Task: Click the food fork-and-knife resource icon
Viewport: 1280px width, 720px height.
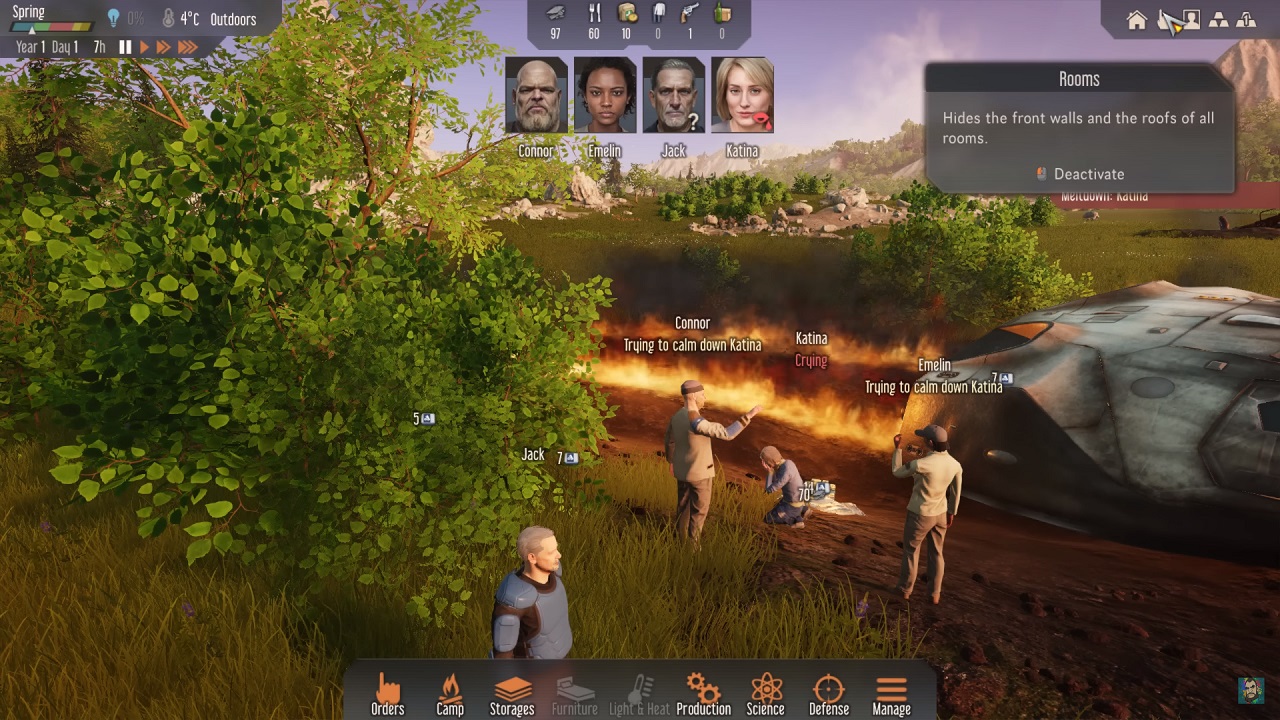Action: click(594, 13)
